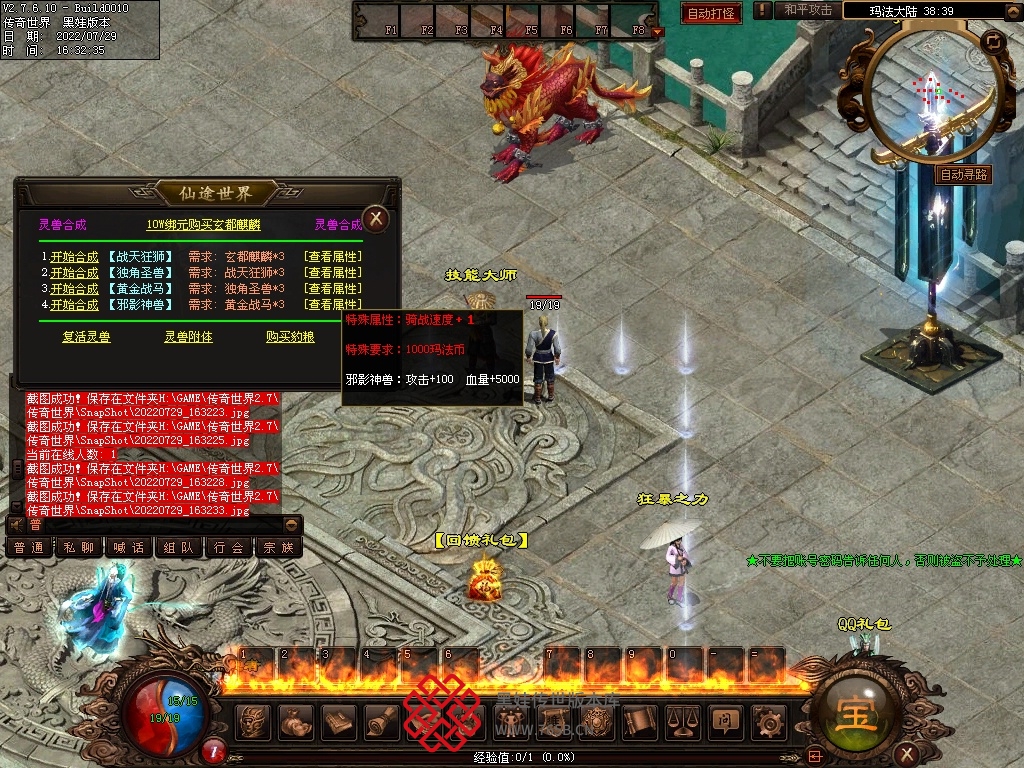Select the 行会 guild chat tab
Viewport: 1024px width, 768px height.
[x=229, y=547]
